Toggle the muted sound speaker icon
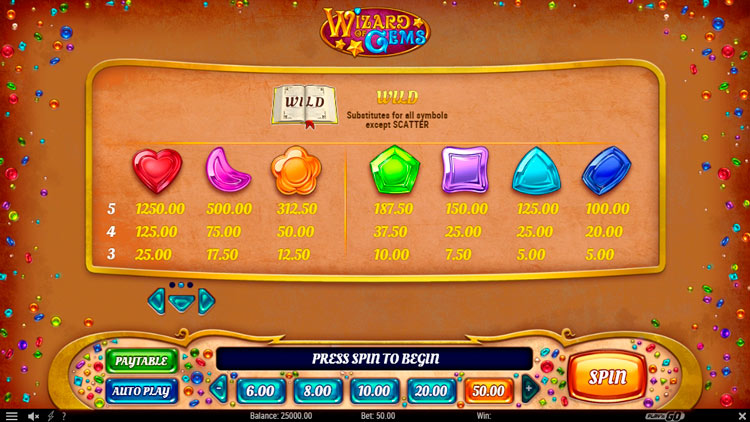750x422 pixels. [33, 415]
